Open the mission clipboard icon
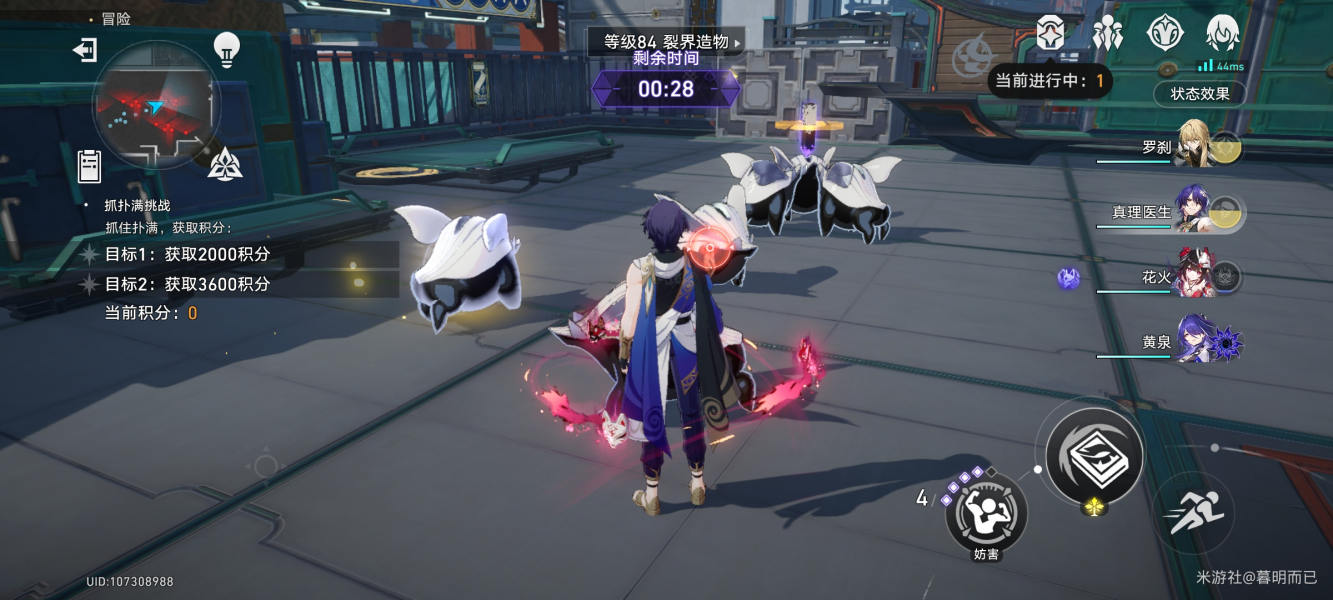Screen dimensions: 1333x600 [x=90, y=166]
